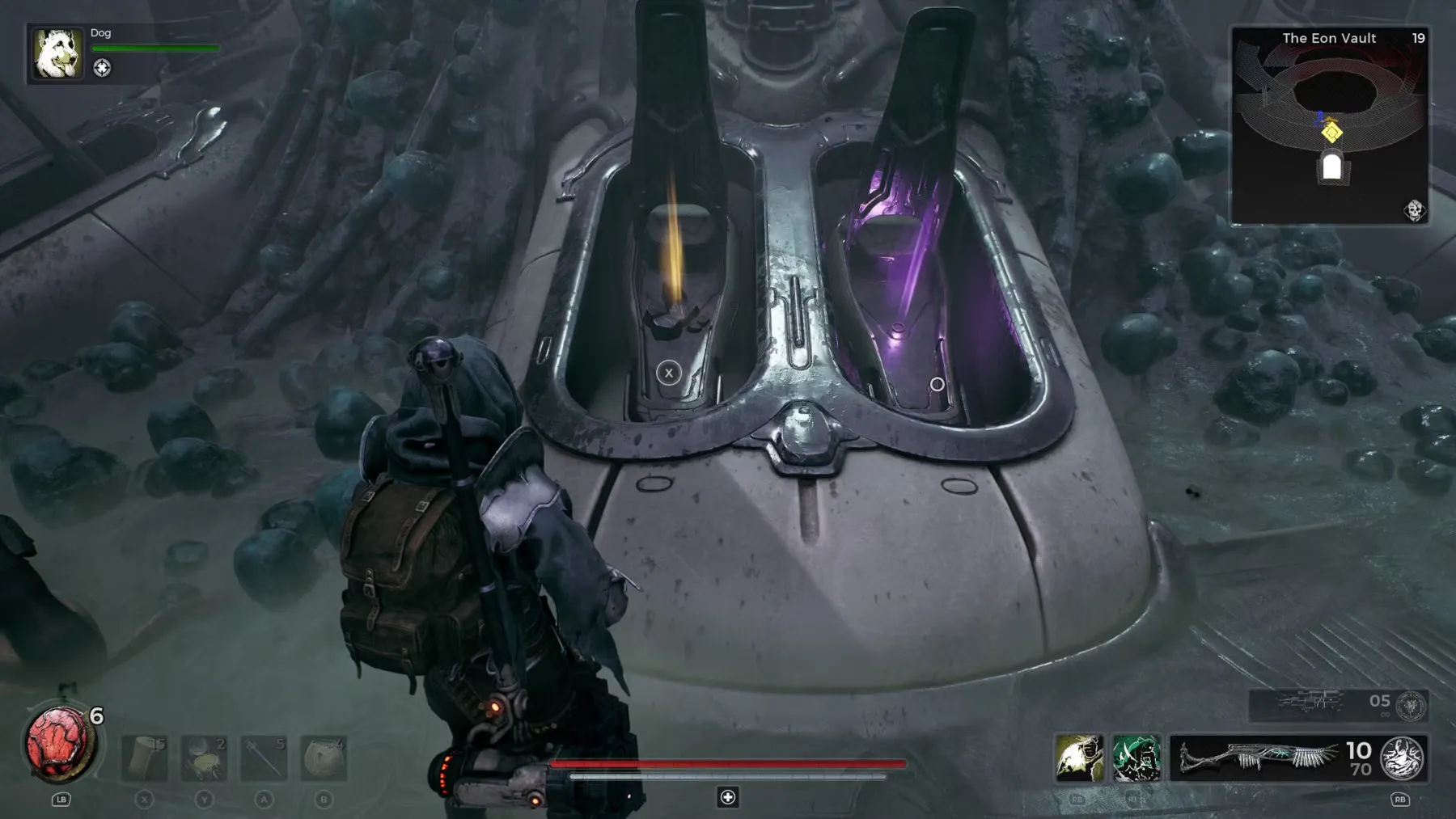Activate the yellow-green archetype skill
Image resolution: width=1456 pixels, height=819 pixels.
pyautogui.click(x=1079, y=758)
